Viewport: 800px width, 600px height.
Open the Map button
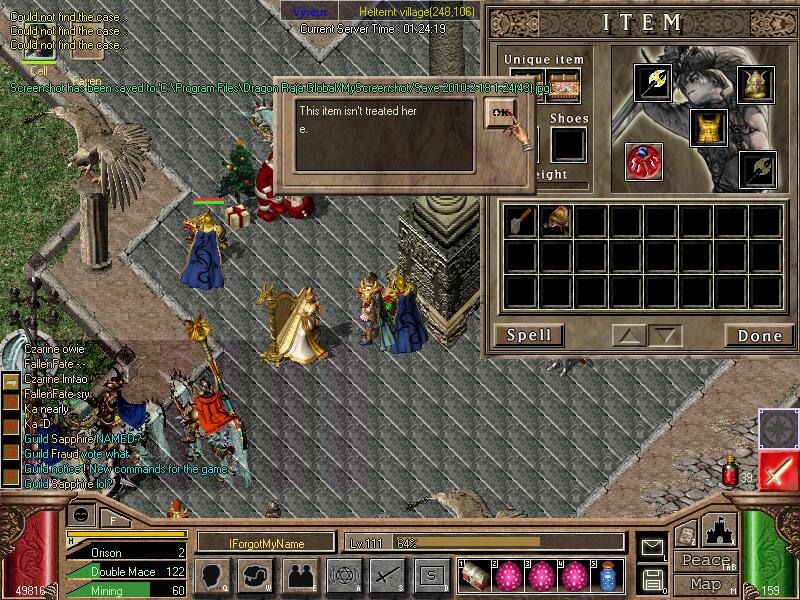705,584
